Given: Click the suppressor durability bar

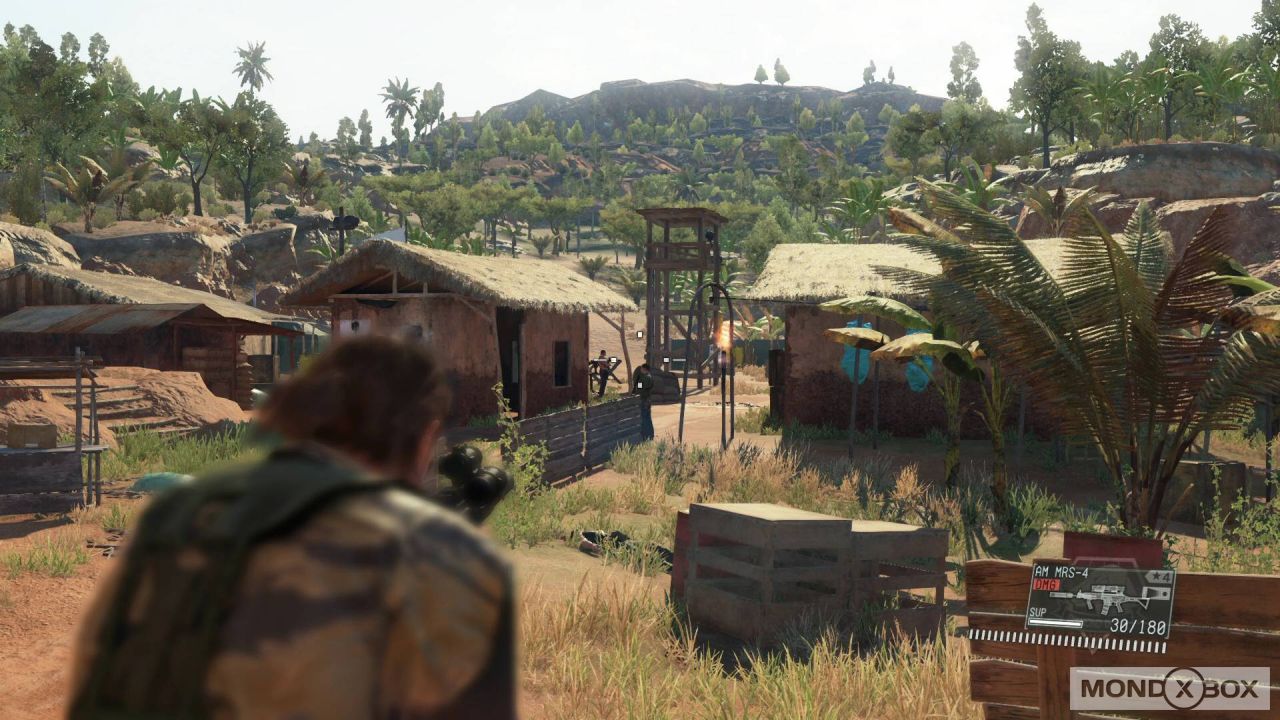Looking at the screenshot, I should [x=1055, y=622].
